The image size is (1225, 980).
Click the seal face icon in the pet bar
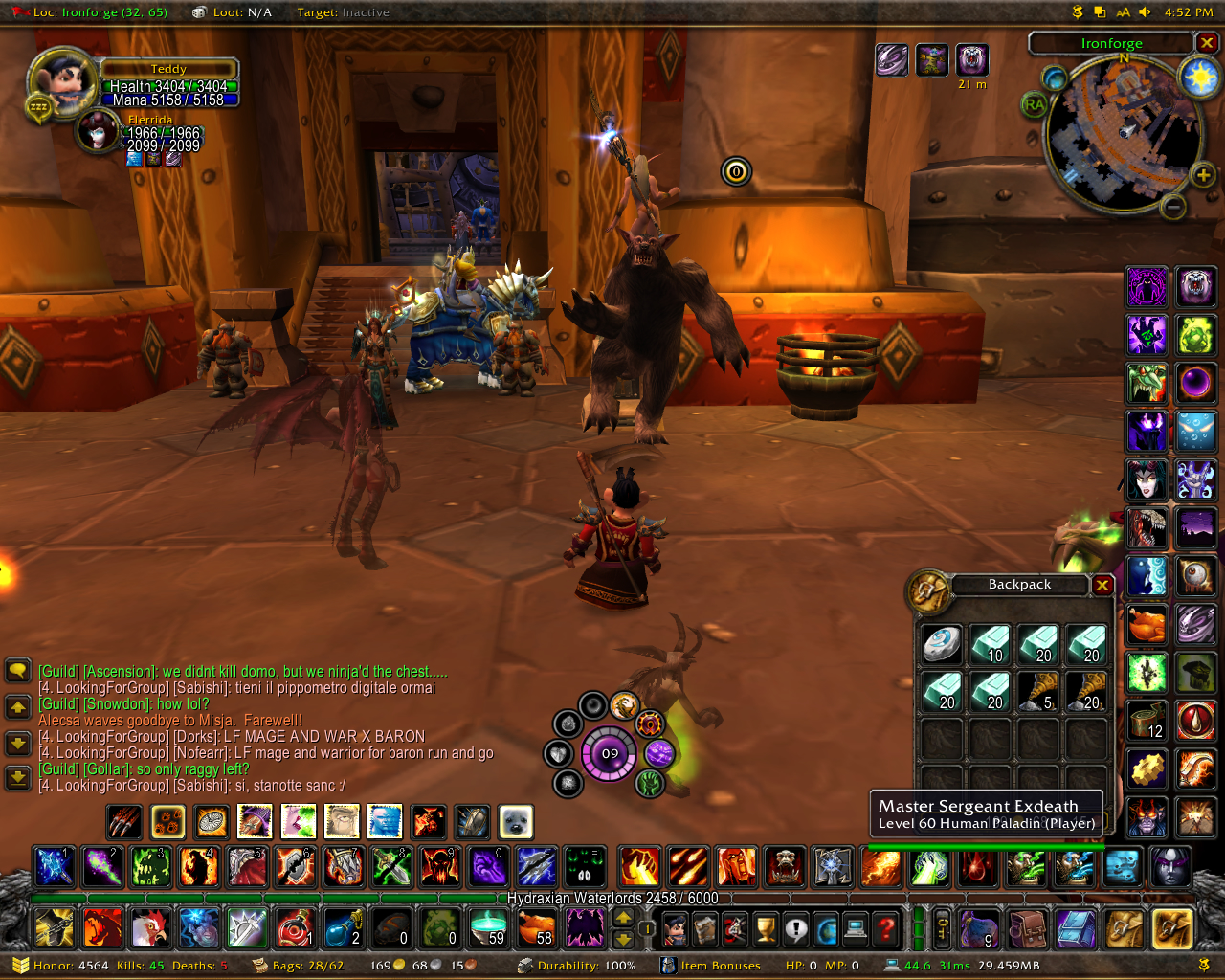516,821
